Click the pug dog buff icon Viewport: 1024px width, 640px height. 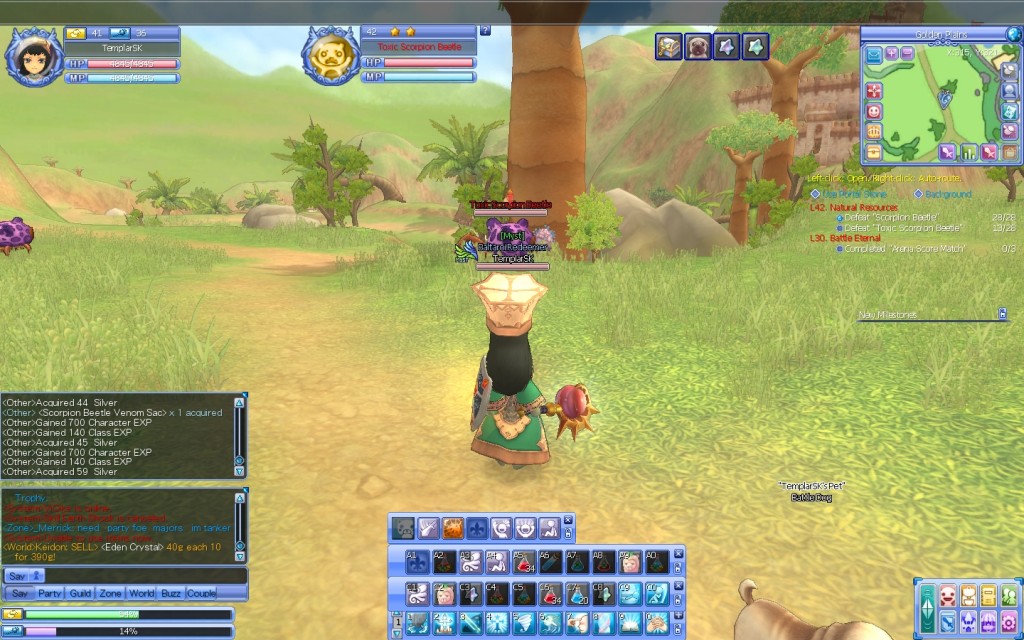[x=698, y=46]
